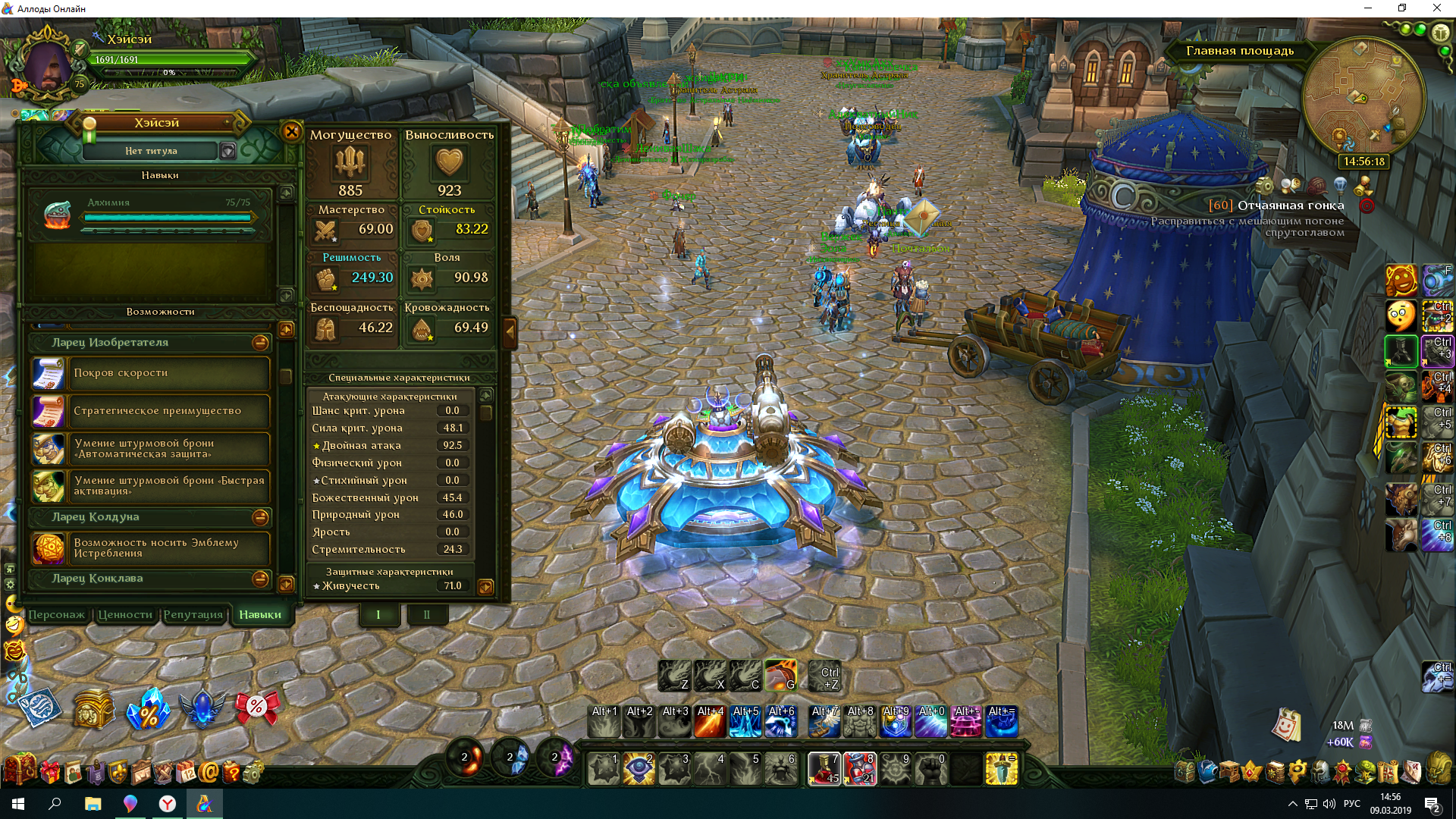Screen dimensions: 1456x819
Task: Switch to stats page II
Action: click(426, 614)
